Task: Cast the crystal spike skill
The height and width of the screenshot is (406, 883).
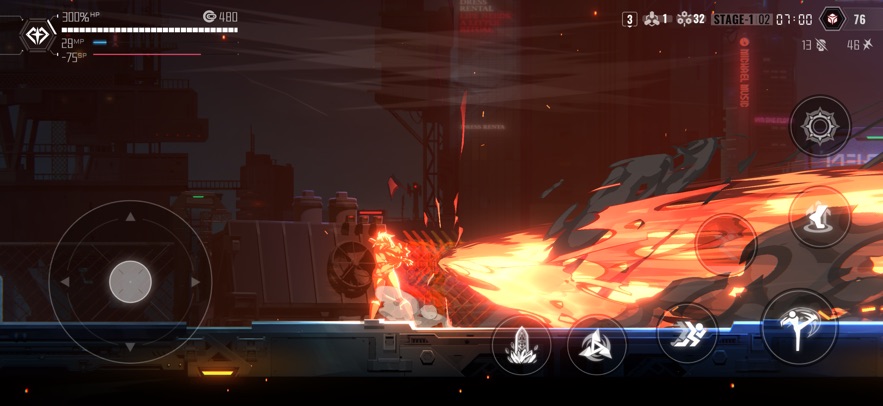Action: (x=522, y=346)
